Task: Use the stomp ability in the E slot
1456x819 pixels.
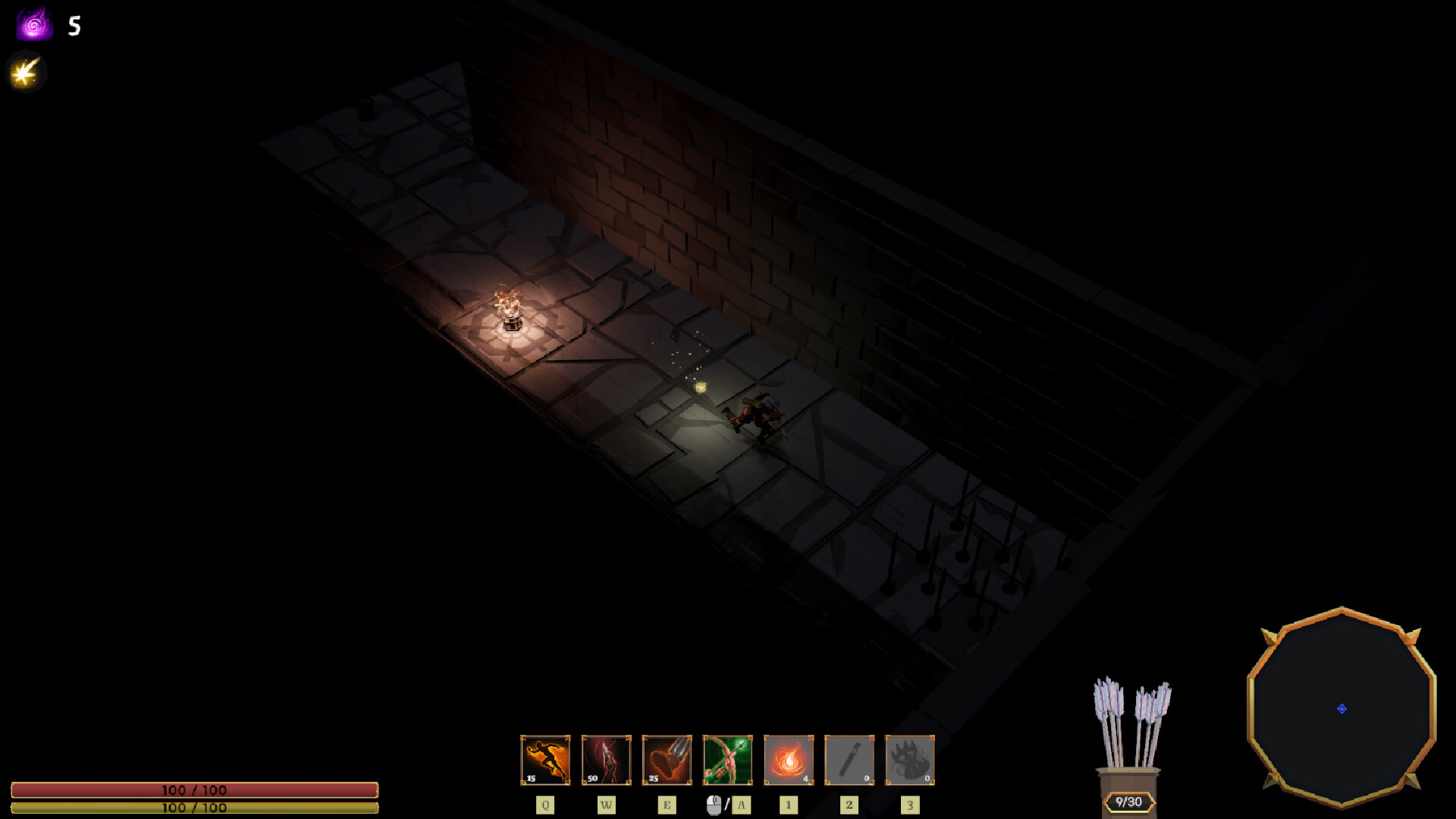Action: tap(667, 758)
